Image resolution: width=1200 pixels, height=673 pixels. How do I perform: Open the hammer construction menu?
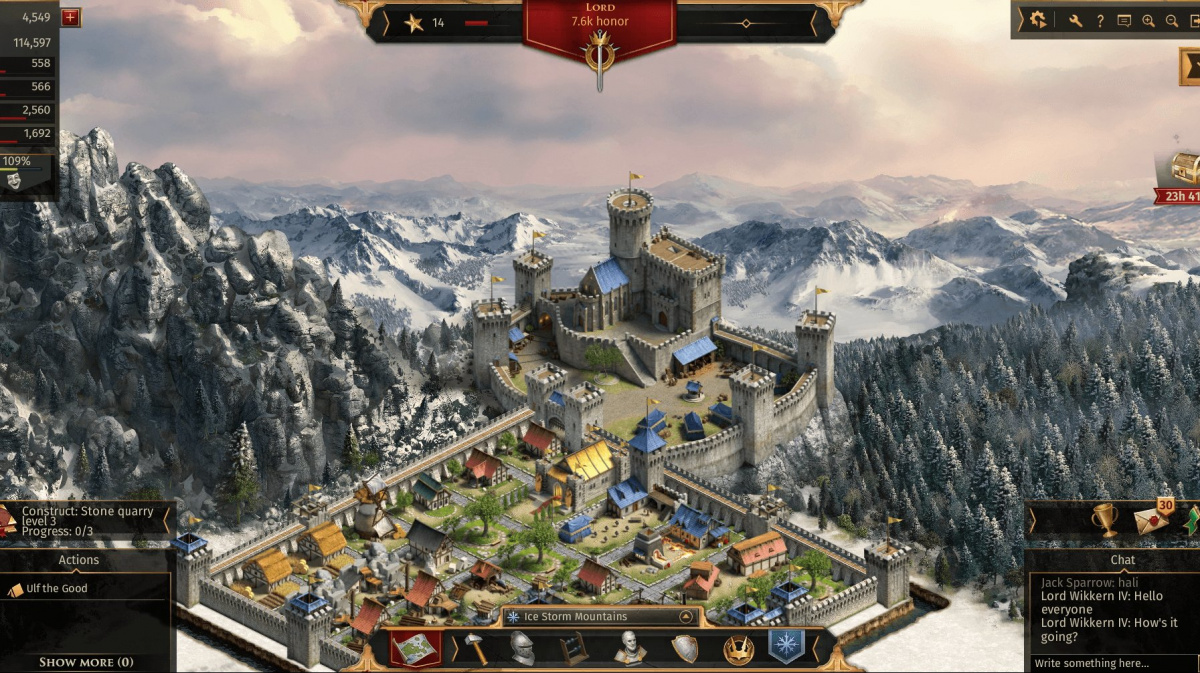tap(476, 648)
